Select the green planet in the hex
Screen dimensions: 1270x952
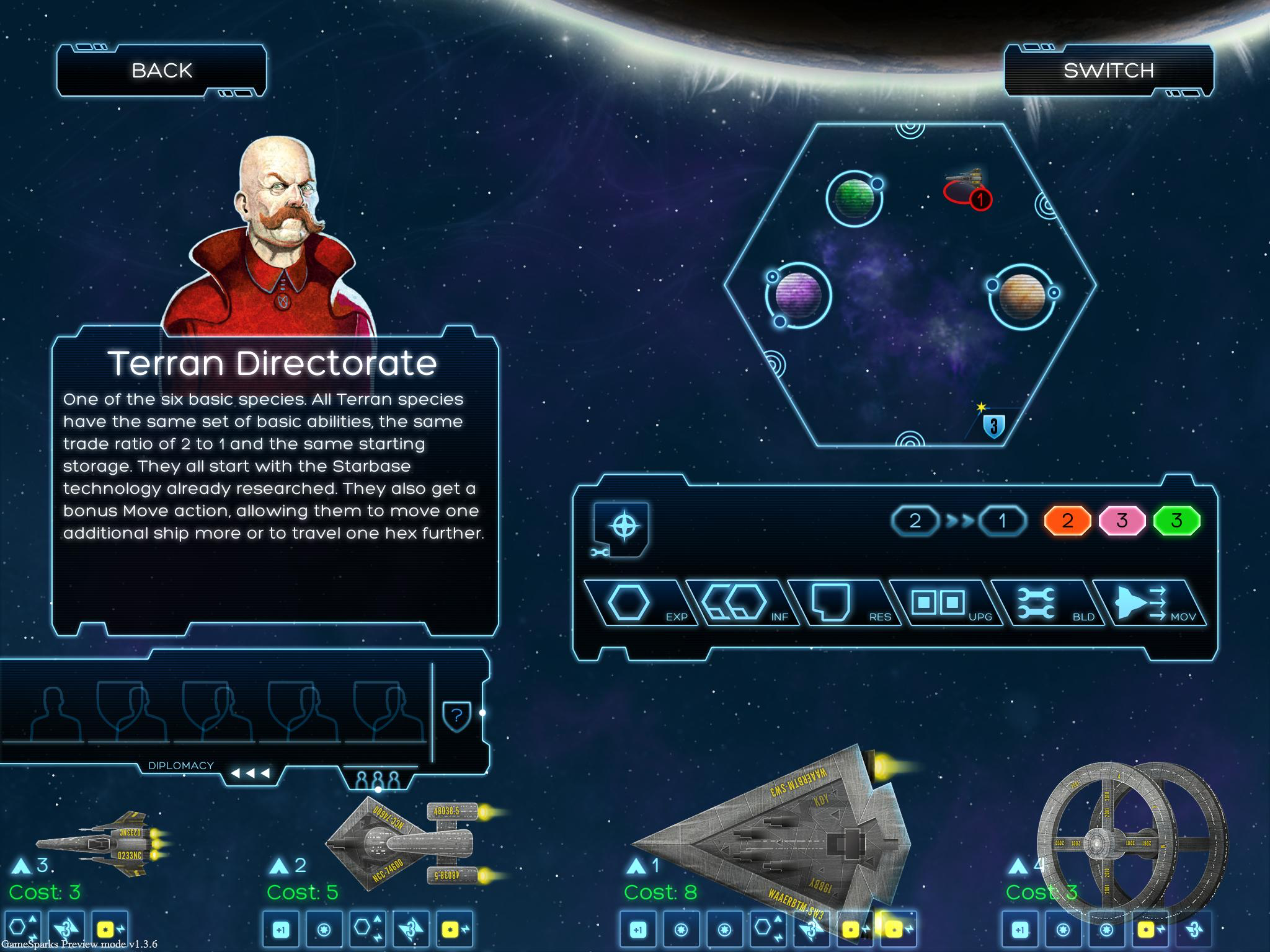point(855,198)
